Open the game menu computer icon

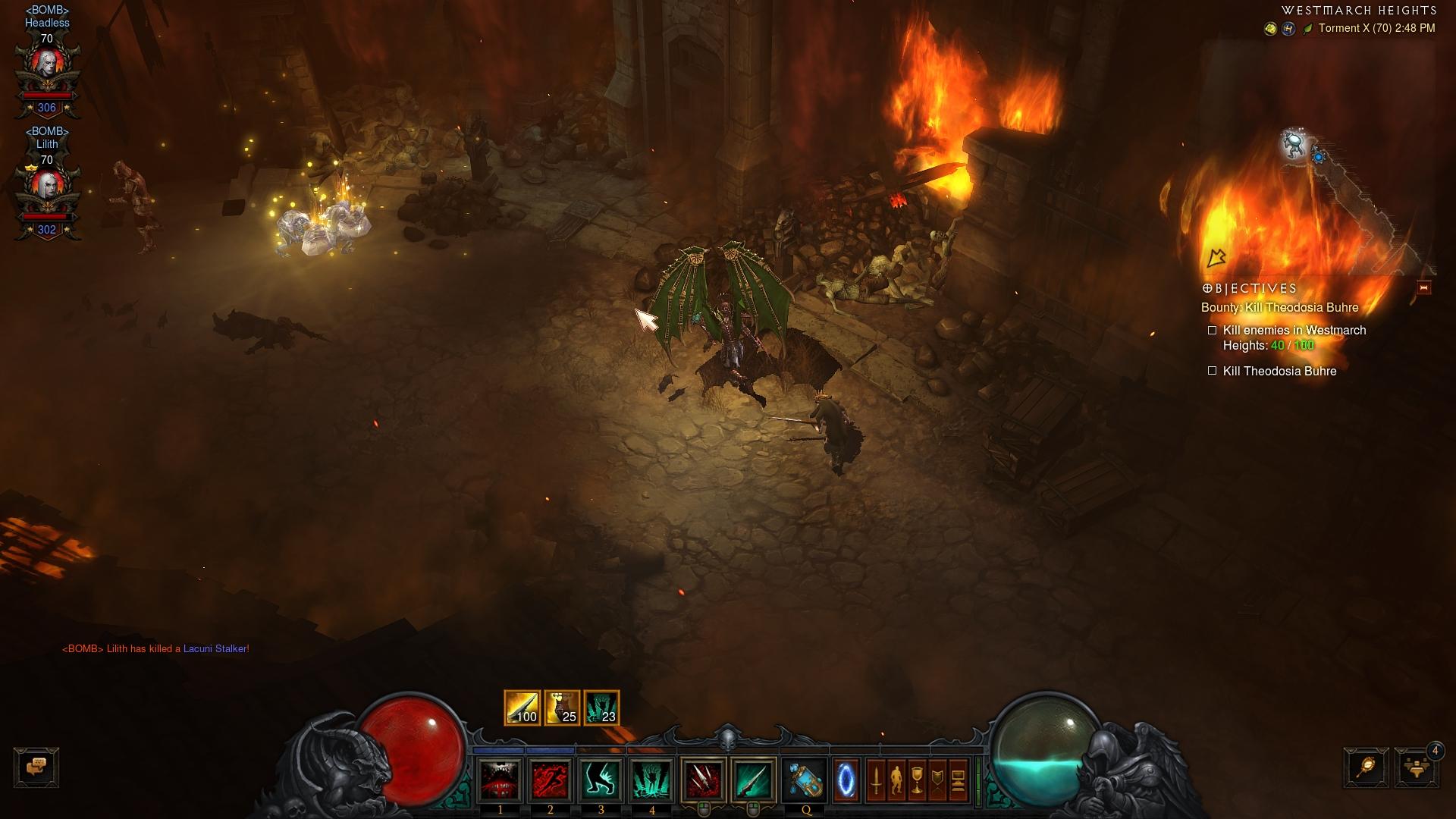point(958,780)
